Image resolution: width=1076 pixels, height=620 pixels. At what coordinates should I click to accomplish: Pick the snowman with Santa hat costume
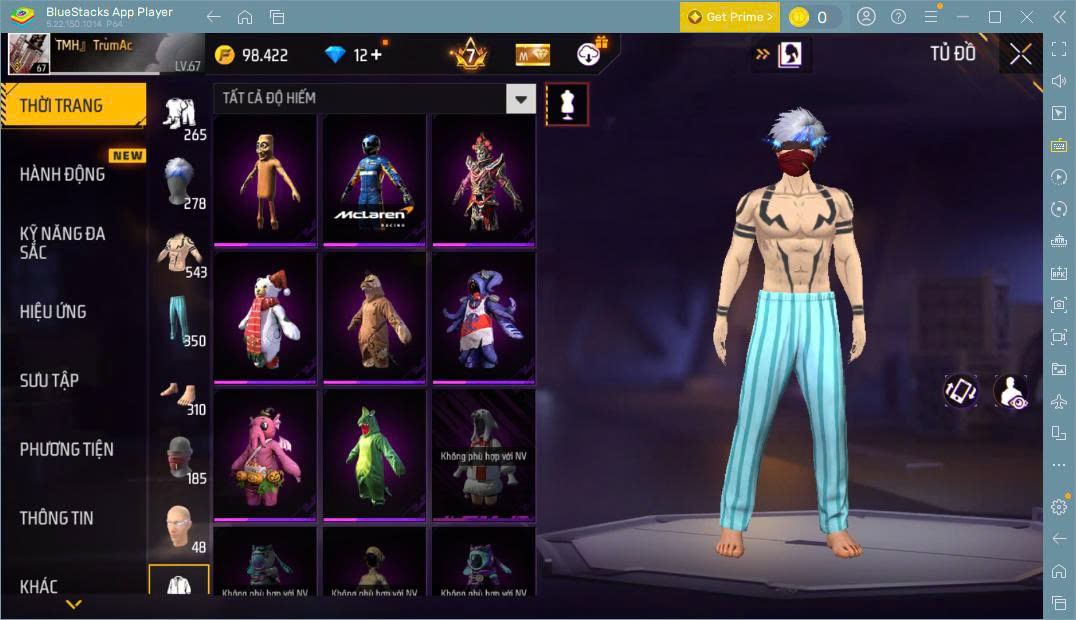click(265, 316)
